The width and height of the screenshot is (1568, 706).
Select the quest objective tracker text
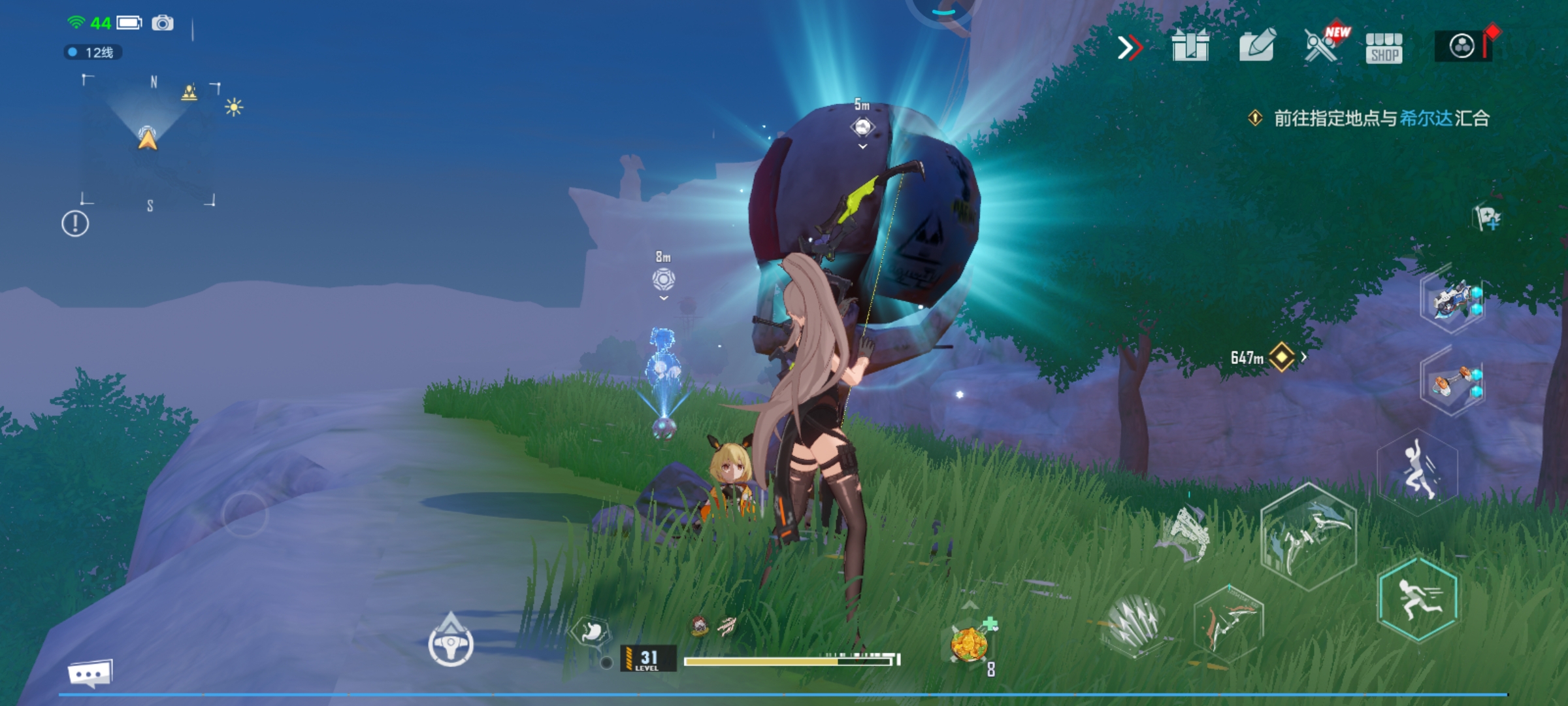[x=1380, y=118]
